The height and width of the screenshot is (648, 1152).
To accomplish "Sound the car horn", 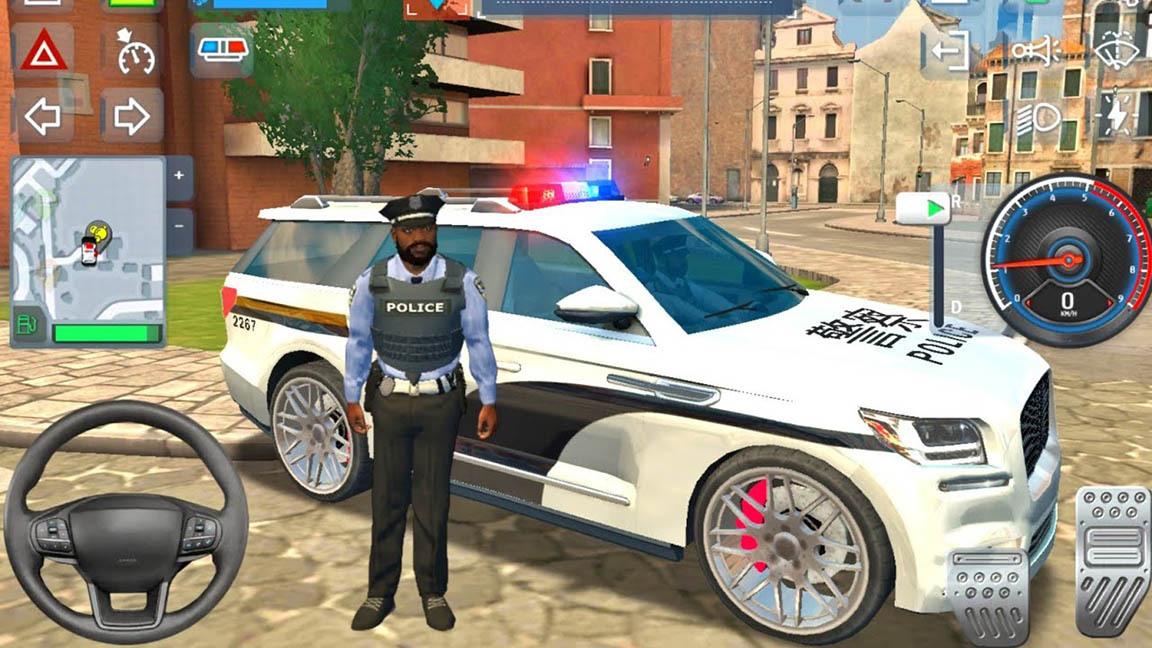I will tap(1033, 50).
